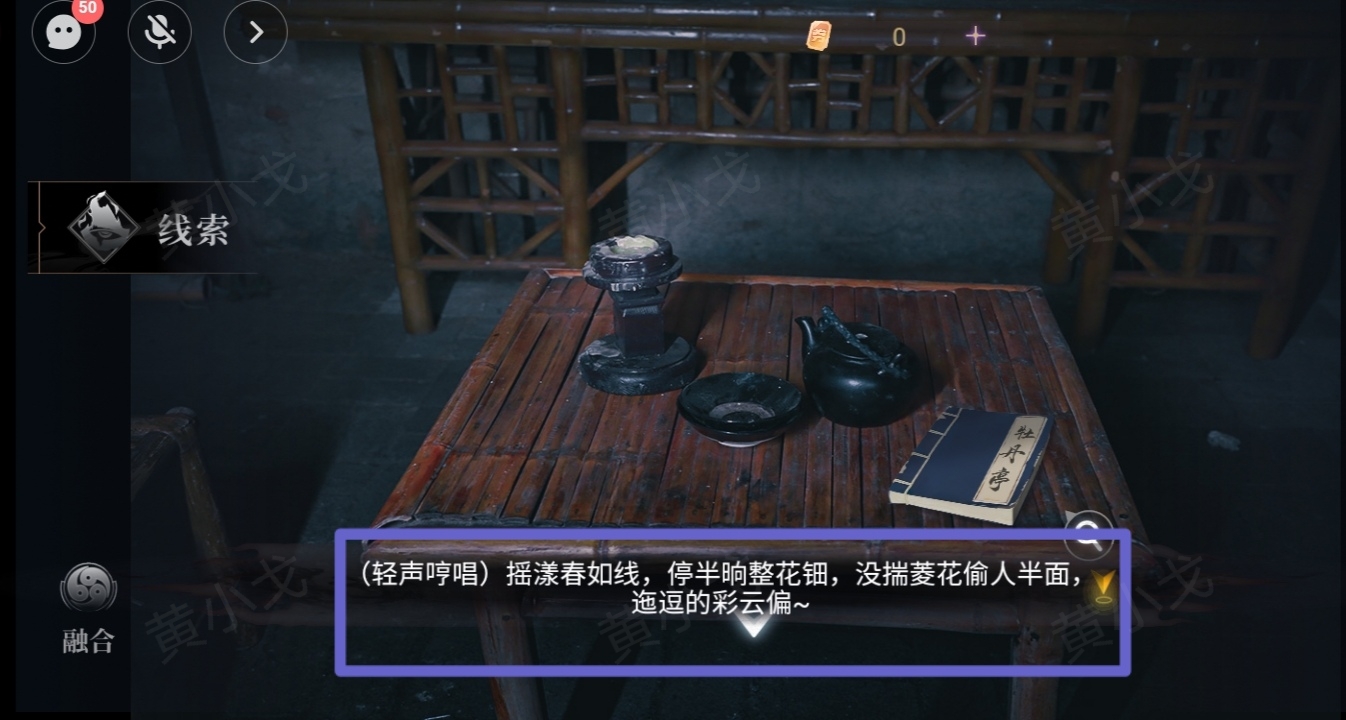
Task: Click the highlighted dialogue subtitle box
Action: [x=735, y=600]
